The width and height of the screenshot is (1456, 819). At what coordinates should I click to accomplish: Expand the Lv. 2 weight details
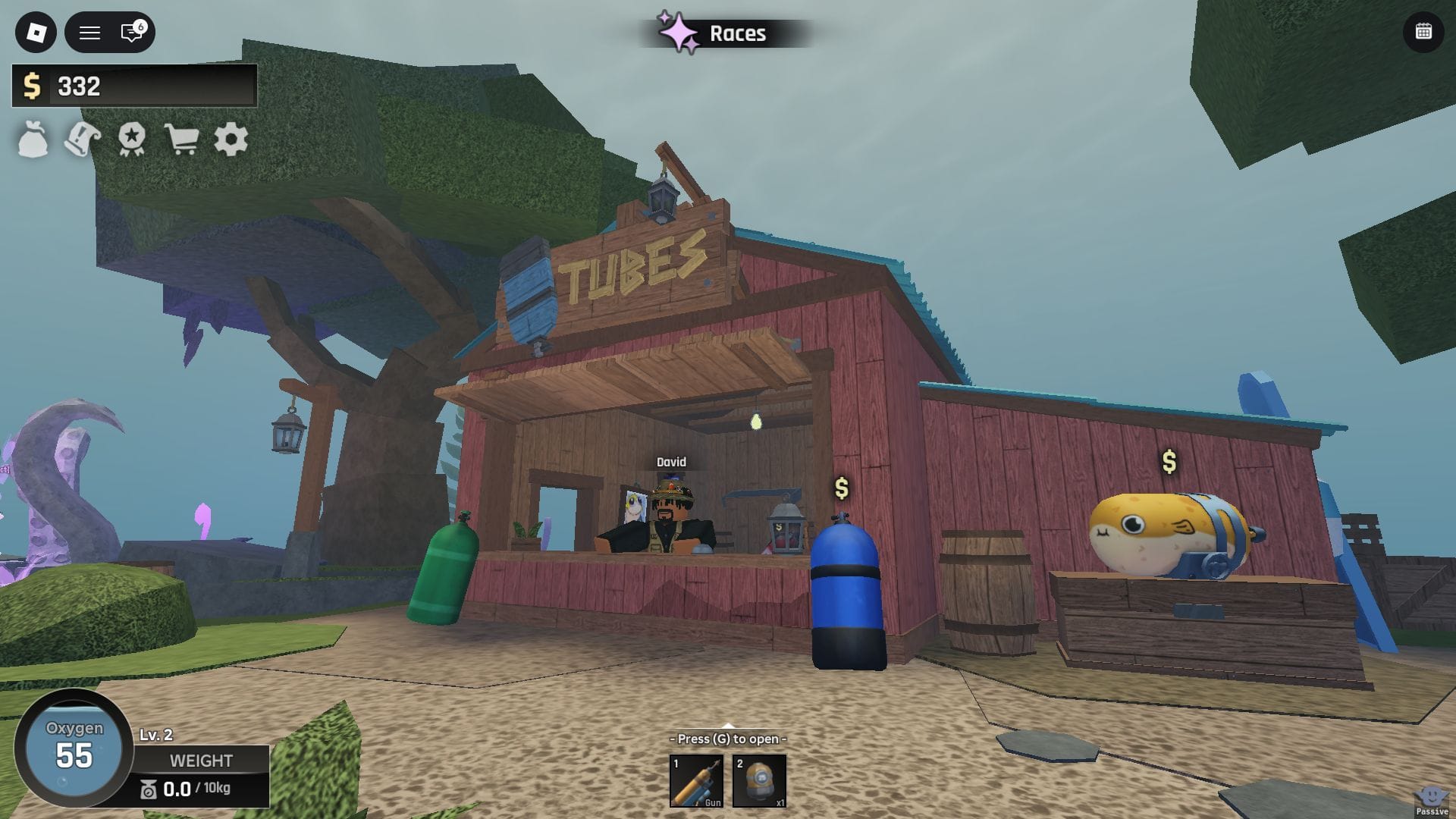[x=157, y=733]
